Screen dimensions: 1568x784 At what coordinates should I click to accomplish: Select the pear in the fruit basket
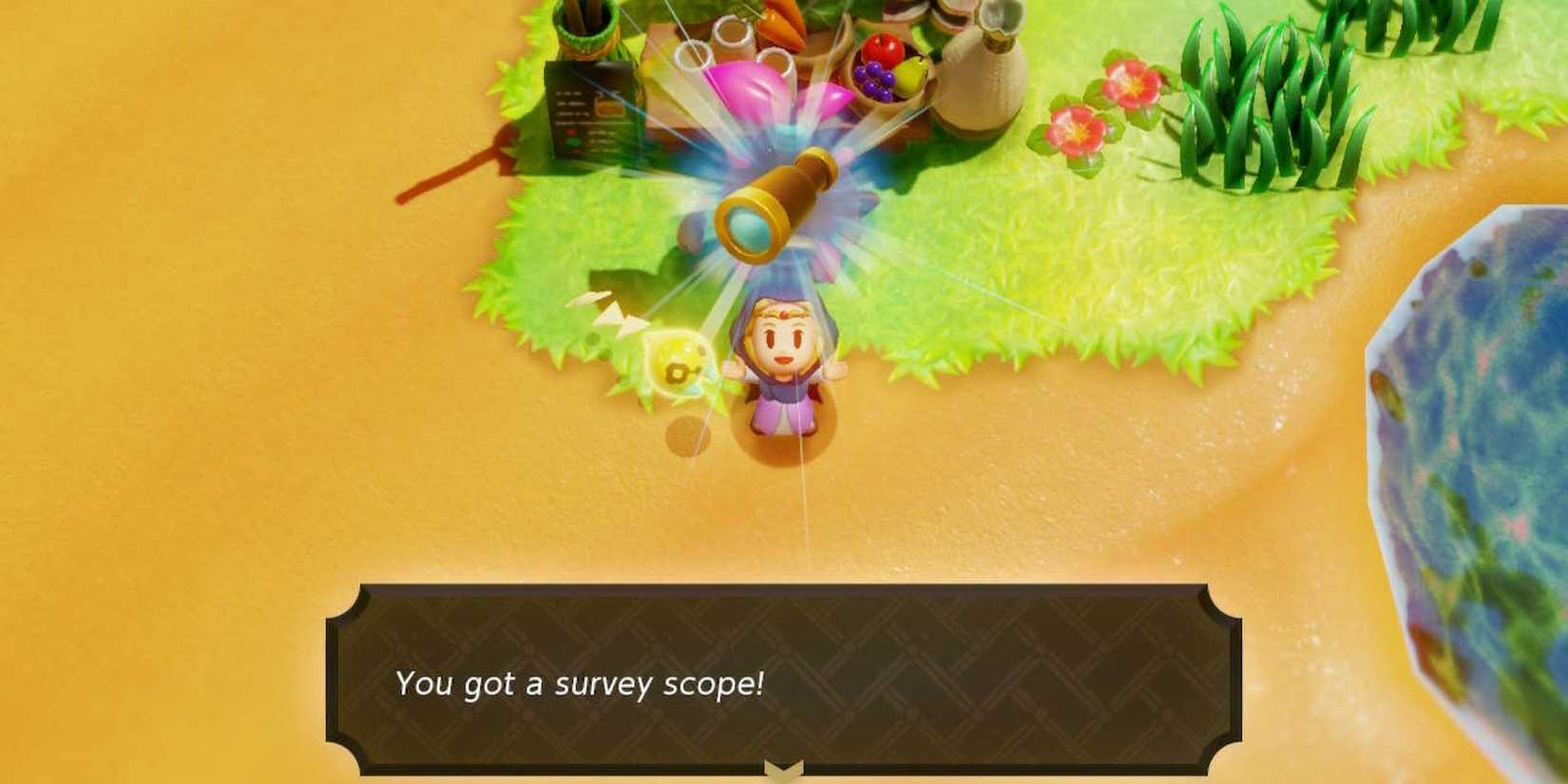pos(910,74)
